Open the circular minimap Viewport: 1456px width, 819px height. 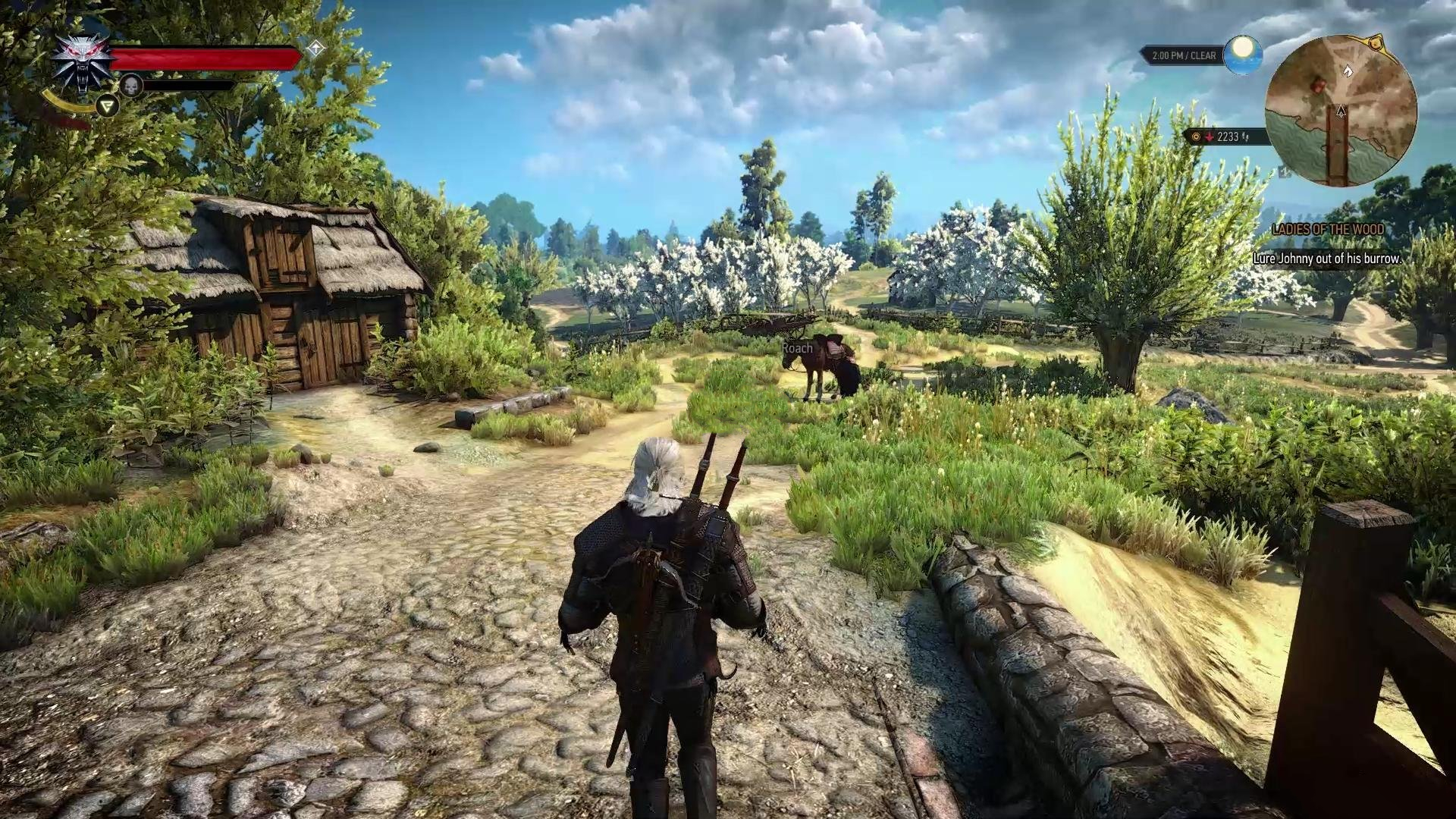(x=1341, y=111)
